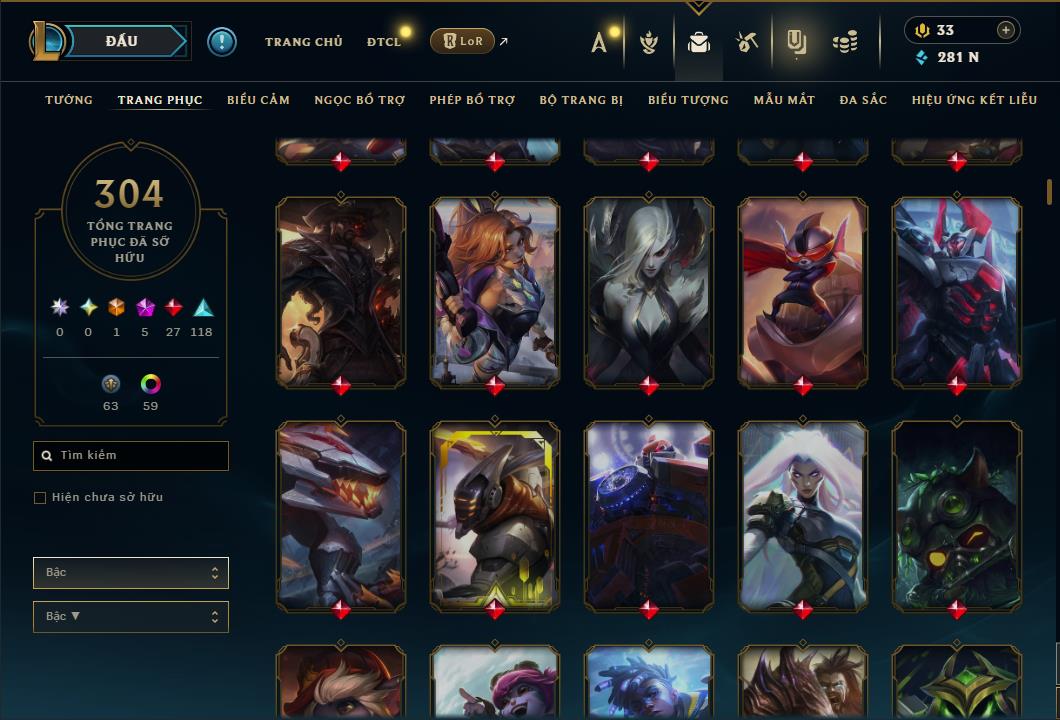
Task: Open the ĐTCL menu entry
Action: 384,42
